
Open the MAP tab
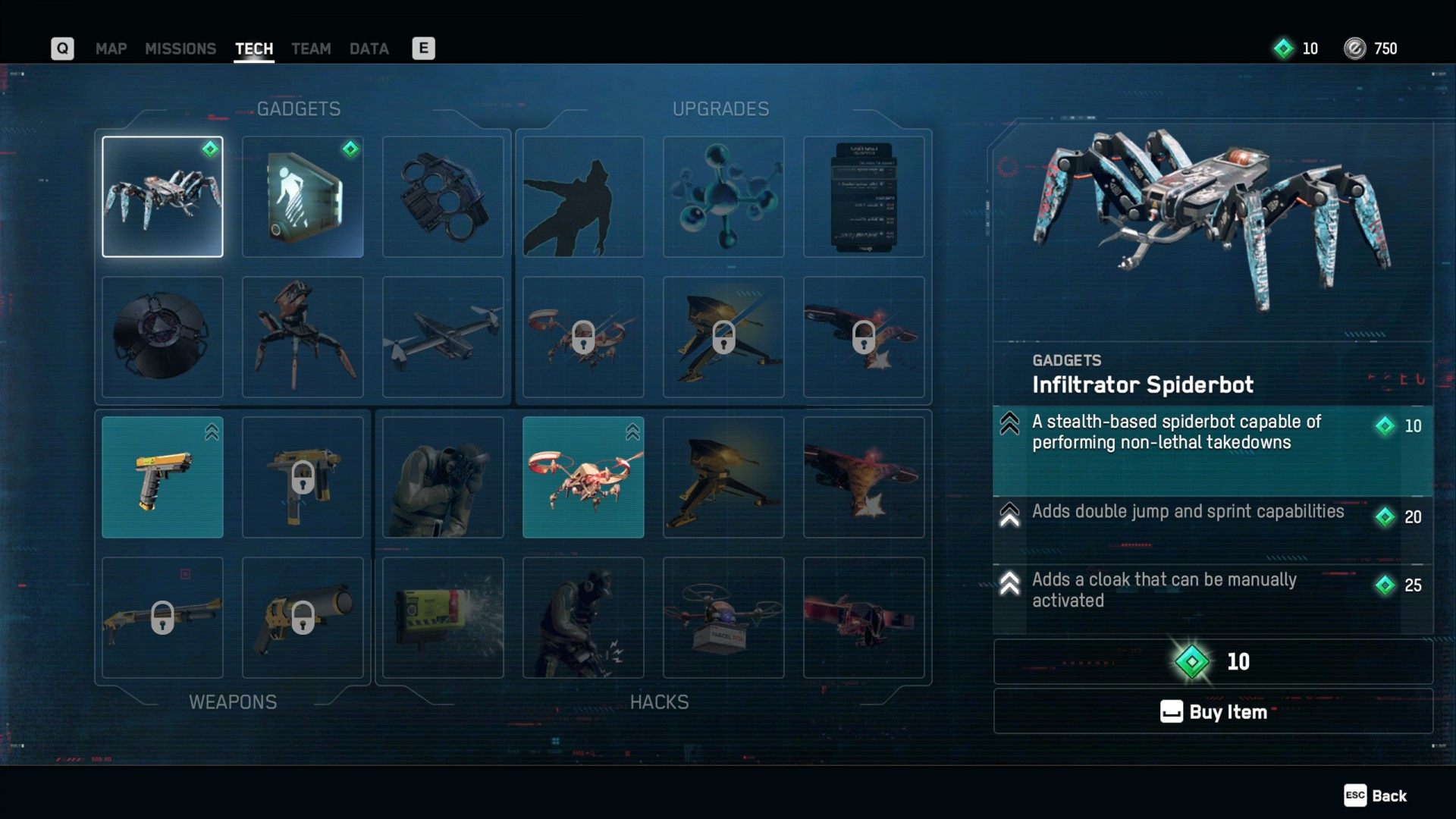(111, 49)
